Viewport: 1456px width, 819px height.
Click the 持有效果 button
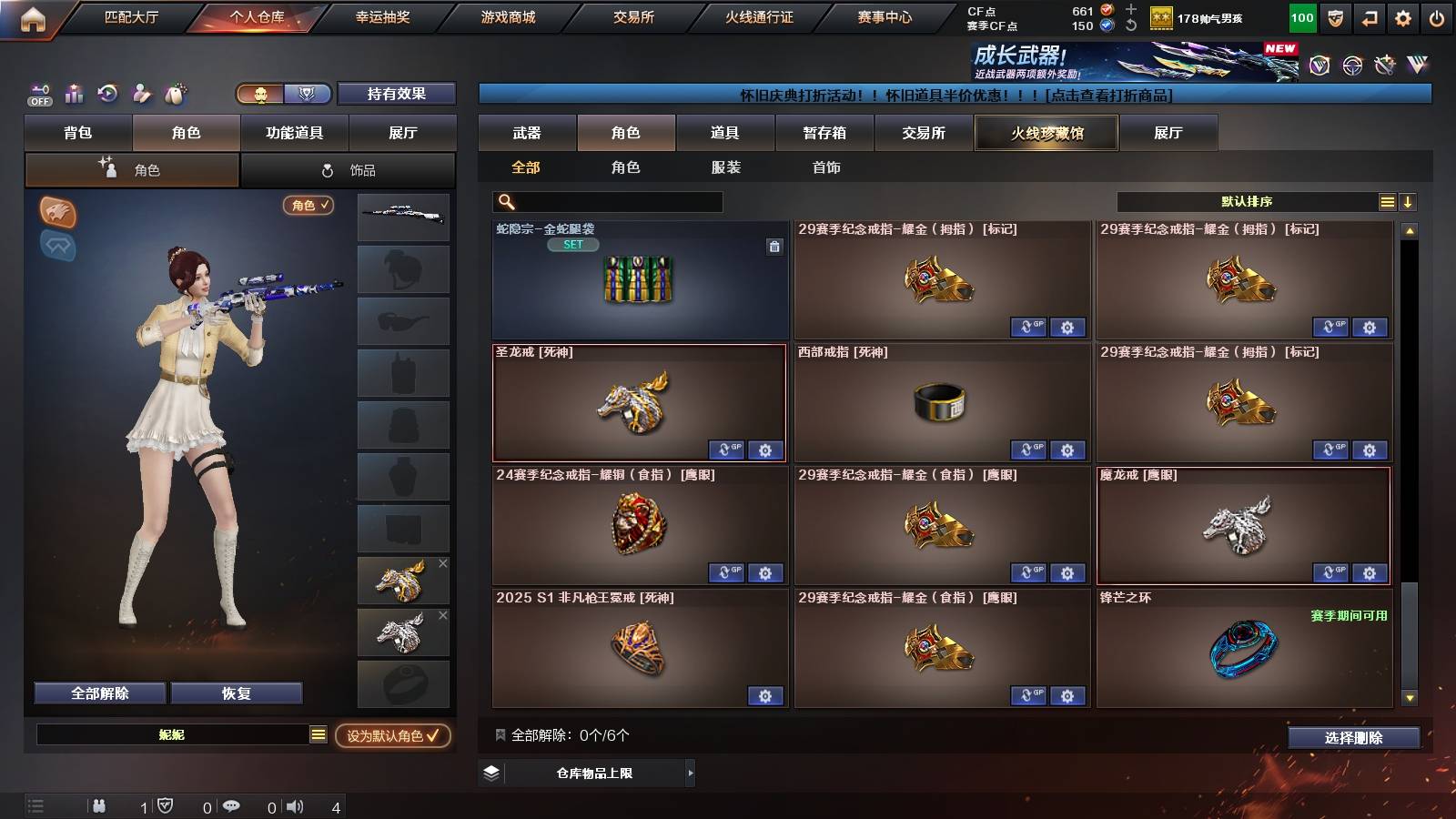point(397,94)
